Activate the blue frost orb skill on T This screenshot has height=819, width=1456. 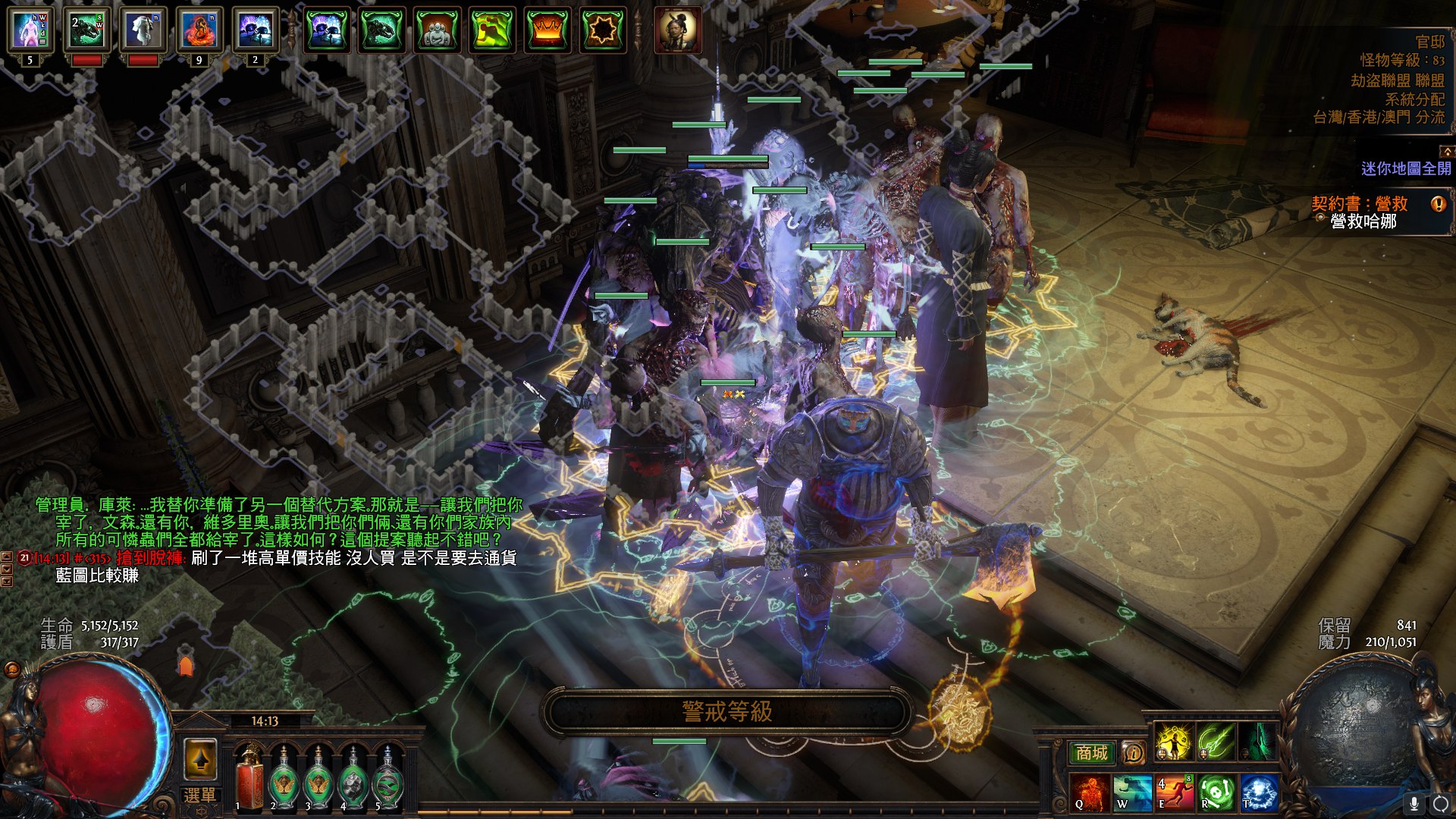1259,793
